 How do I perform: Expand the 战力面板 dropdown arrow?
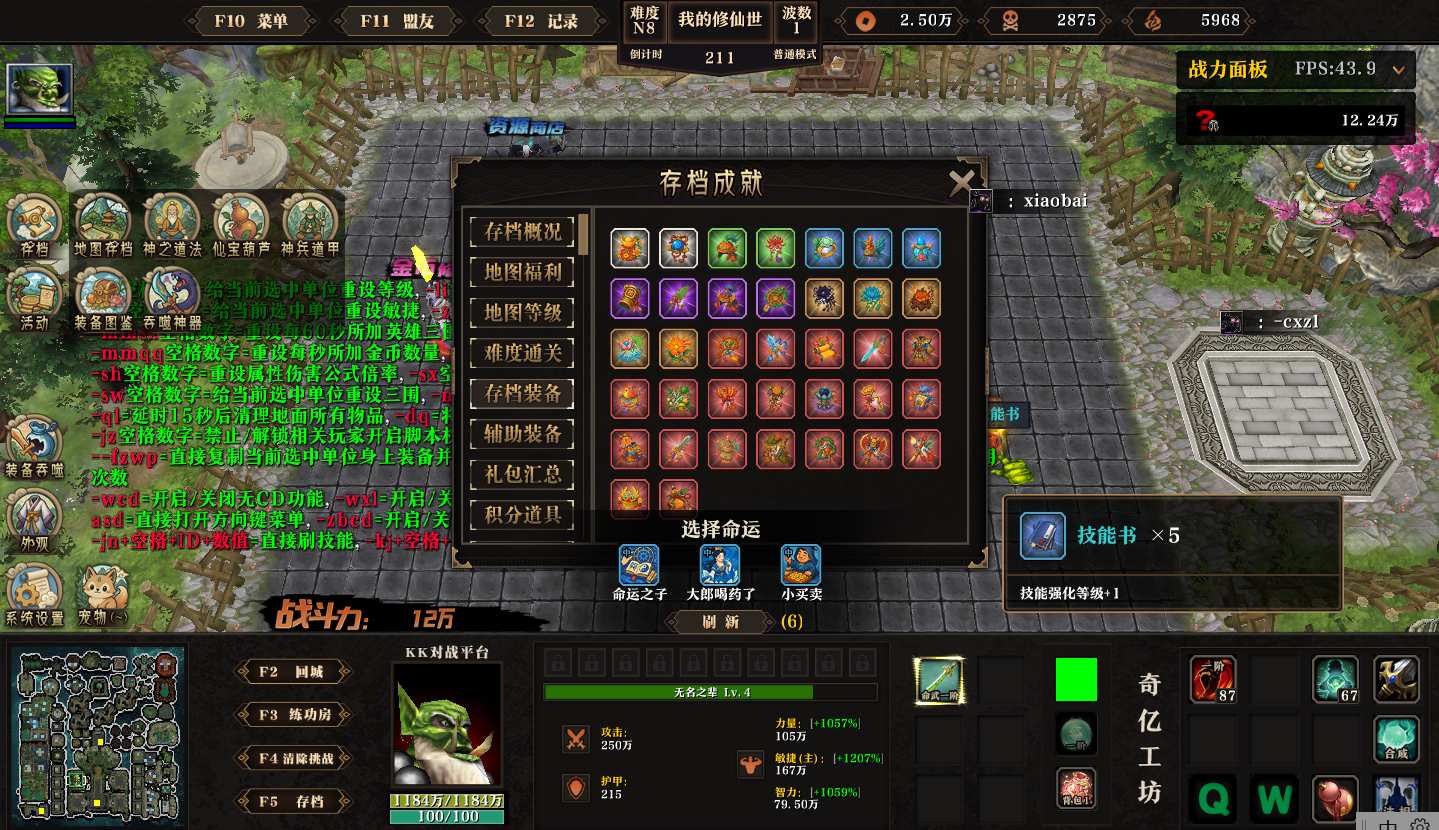tap(1398, 70)
